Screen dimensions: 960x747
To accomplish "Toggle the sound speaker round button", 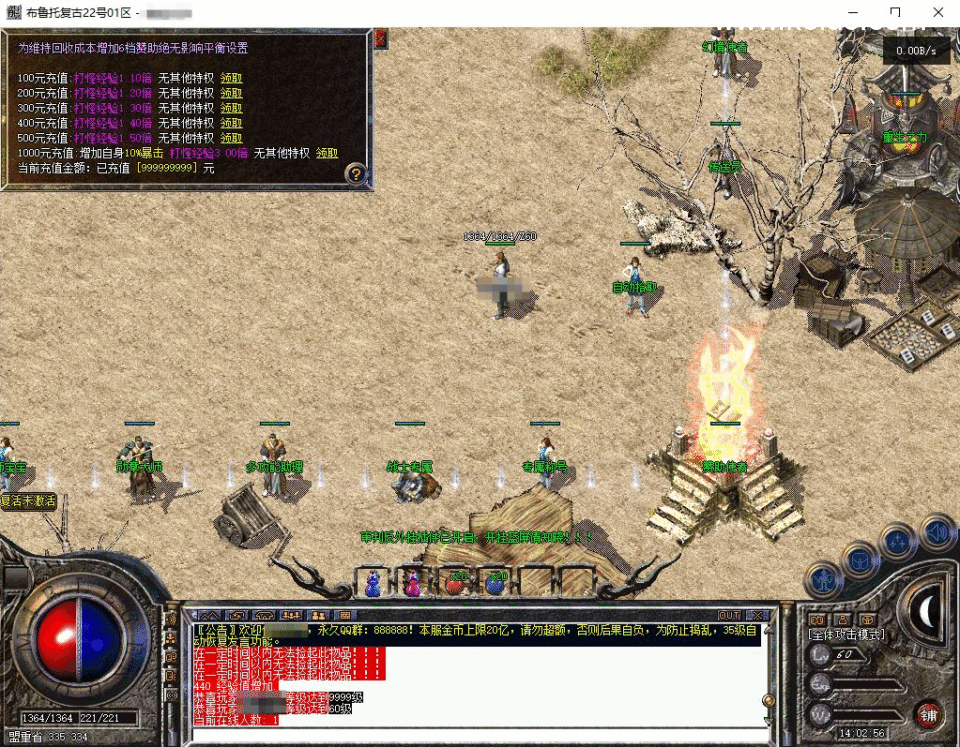I will 937,531.
